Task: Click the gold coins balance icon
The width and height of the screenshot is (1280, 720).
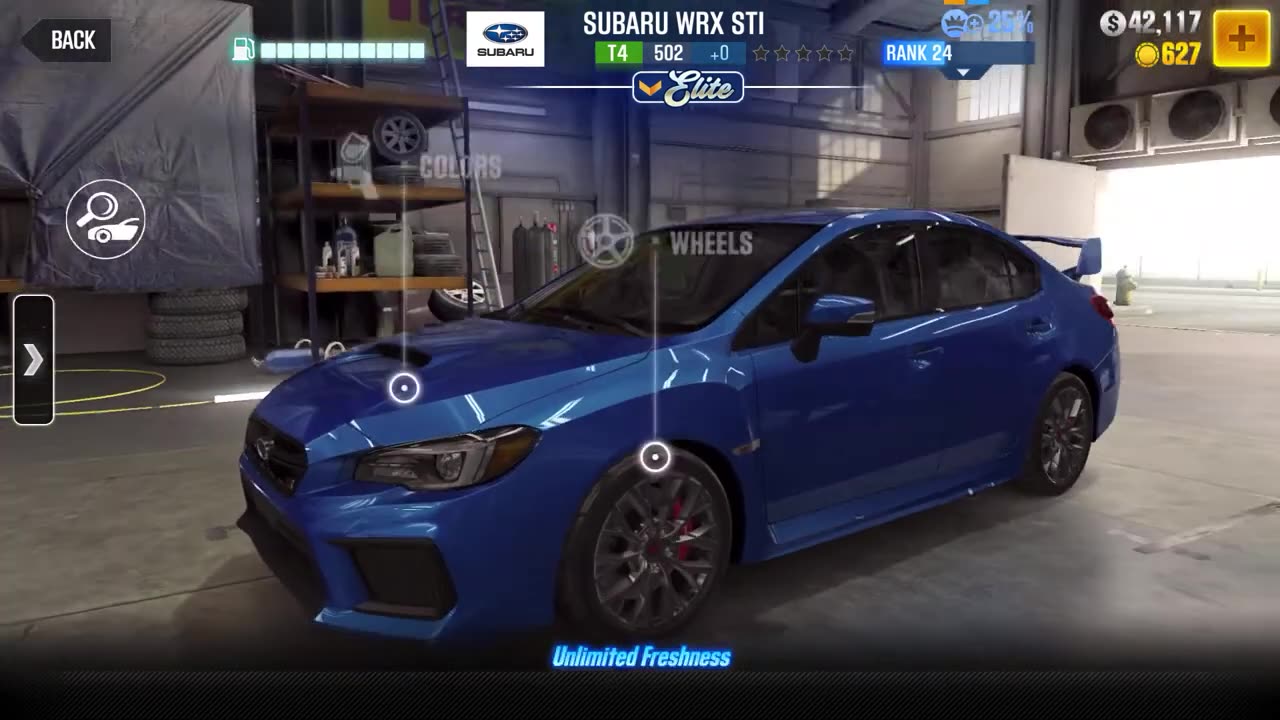Action: pyautogui.click(x=1146, y=56)
